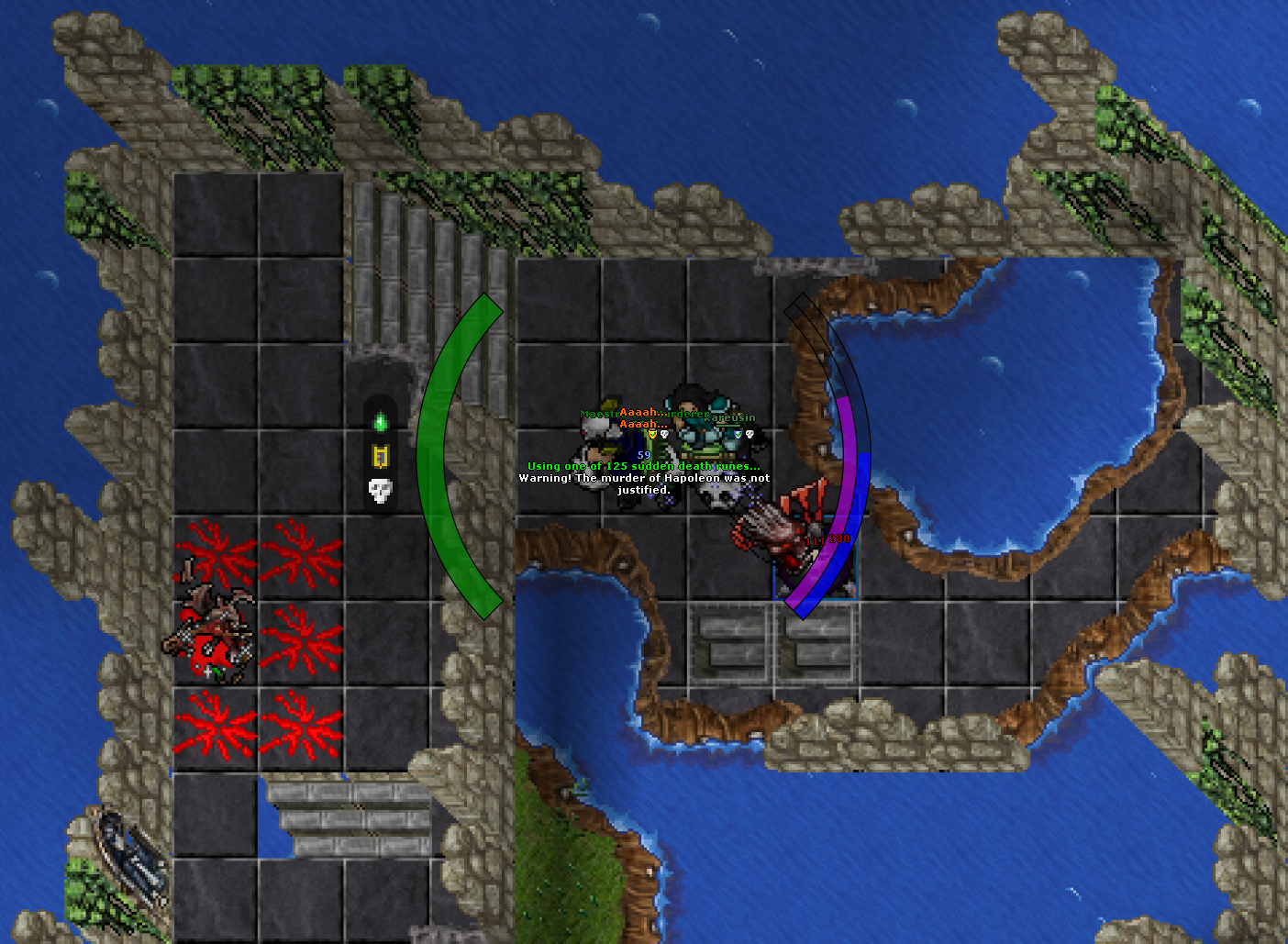Select the yellow shield status icon
This screenshot has width=1288, height=944.
381,456
